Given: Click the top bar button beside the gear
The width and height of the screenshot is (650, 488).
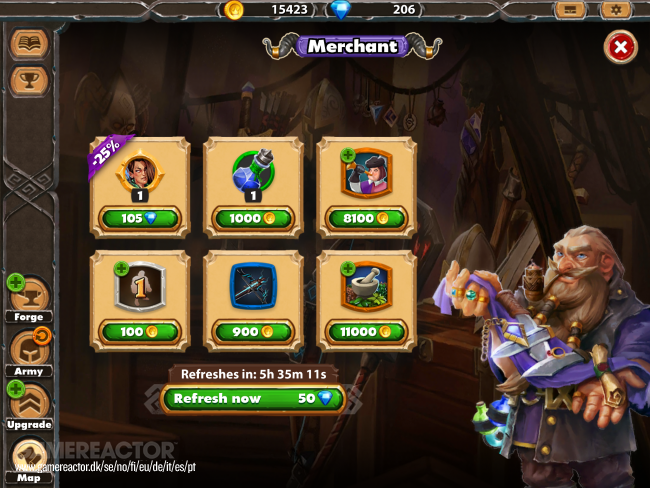Looking at the screenshot, I should (573, 10).
